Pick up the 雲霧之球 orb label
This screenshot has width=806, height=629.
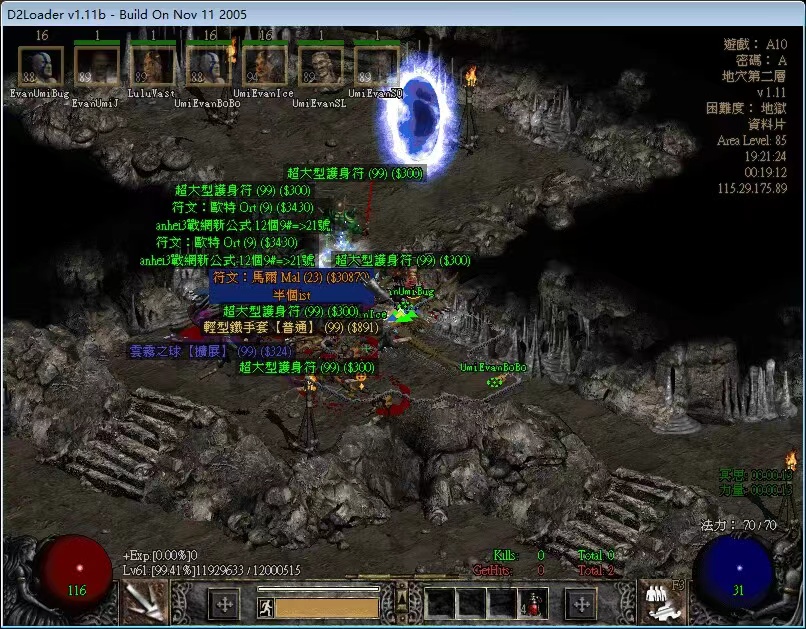pos(210,351)
